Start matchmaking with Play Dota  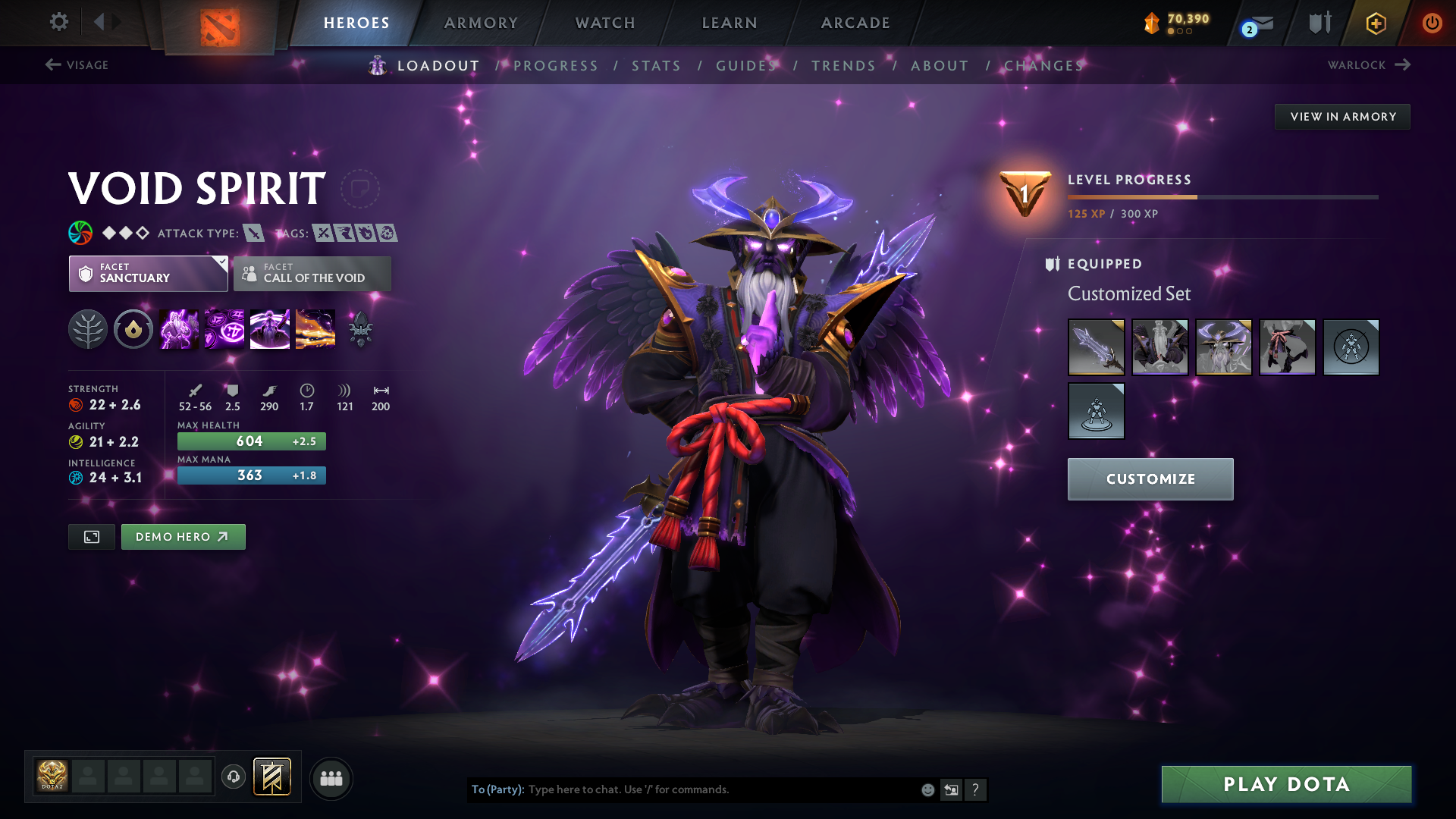tap(1286, 784)
